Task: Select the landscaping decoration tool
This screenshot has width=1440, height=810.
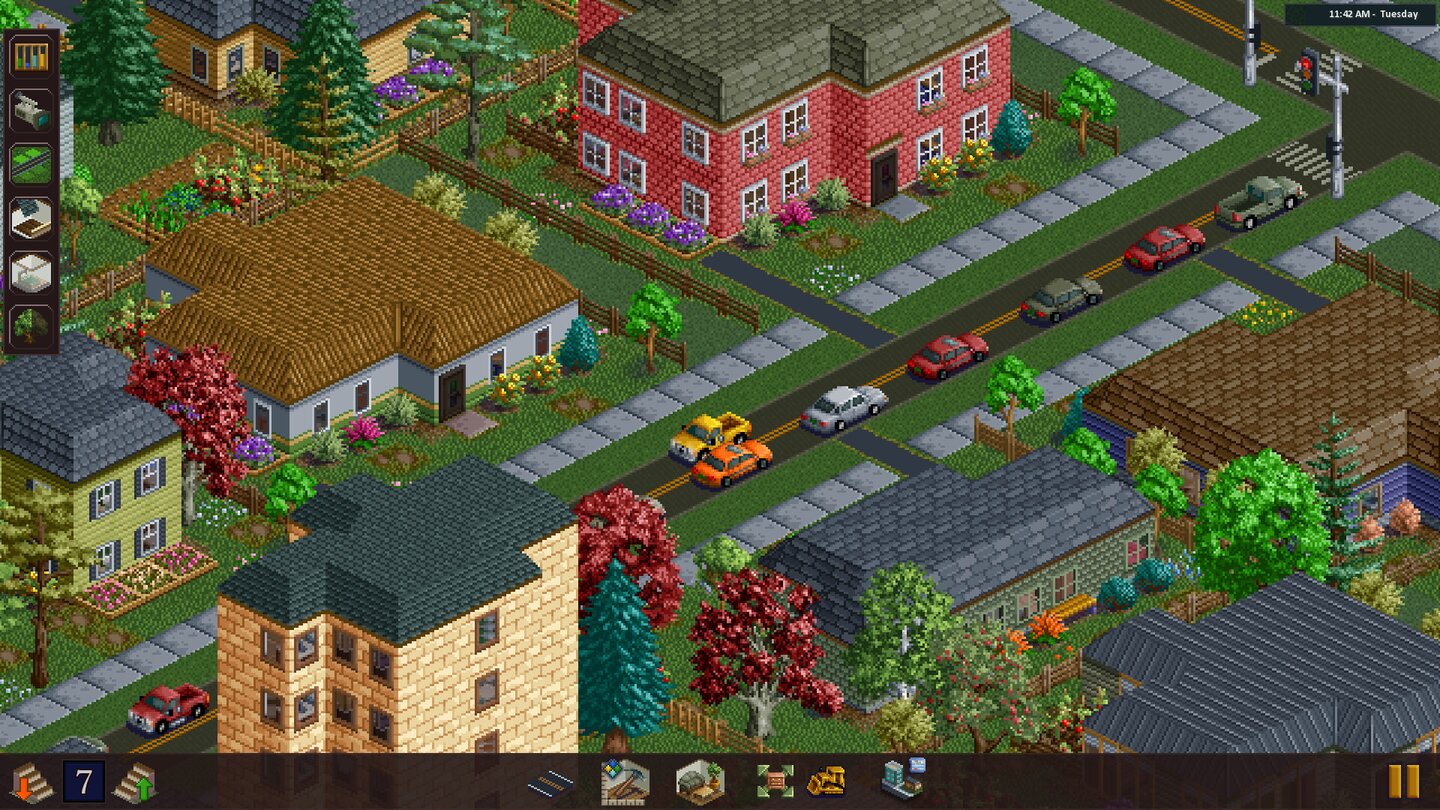Action: click(x=703, y=781)
